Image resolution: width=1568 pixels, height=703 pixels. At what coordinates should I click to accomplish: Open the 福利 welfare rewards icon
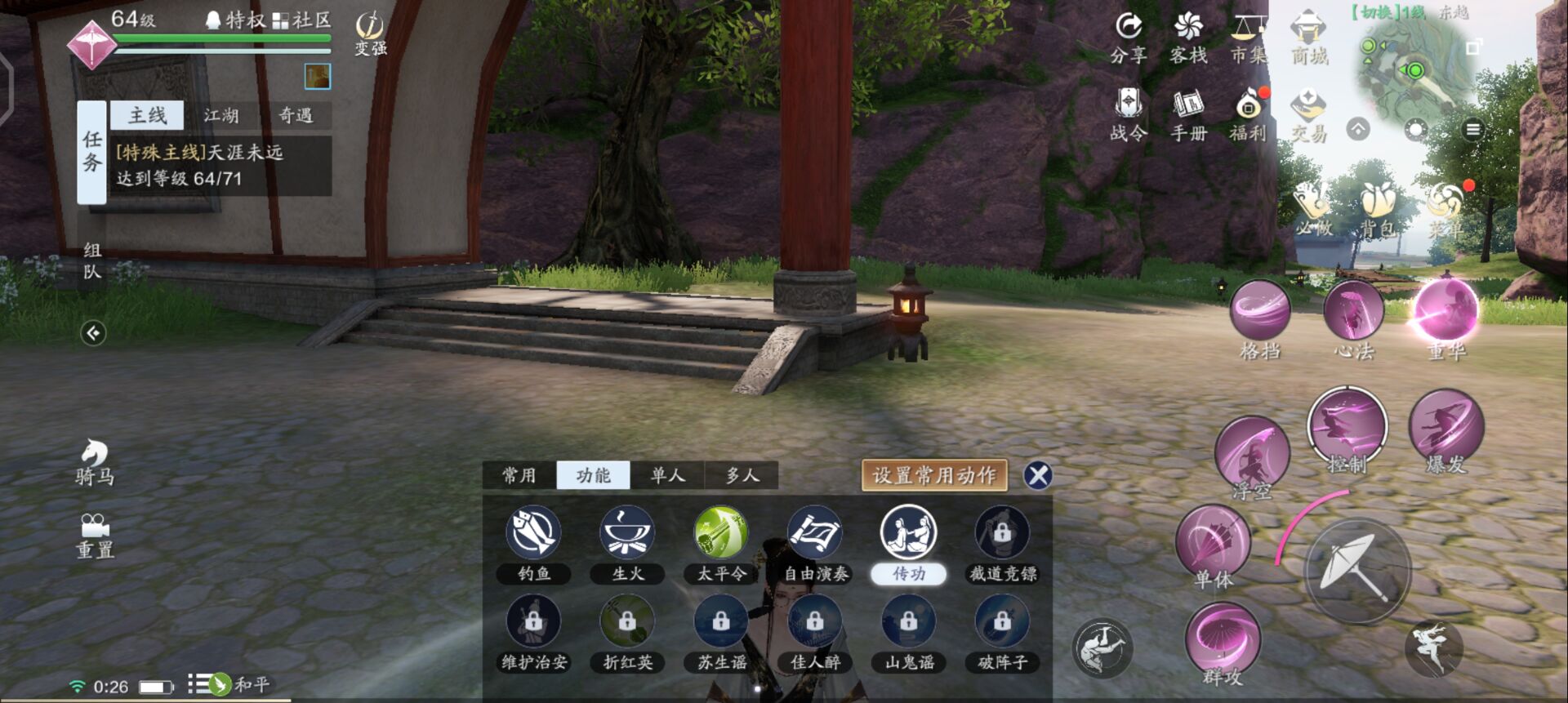1248,114
